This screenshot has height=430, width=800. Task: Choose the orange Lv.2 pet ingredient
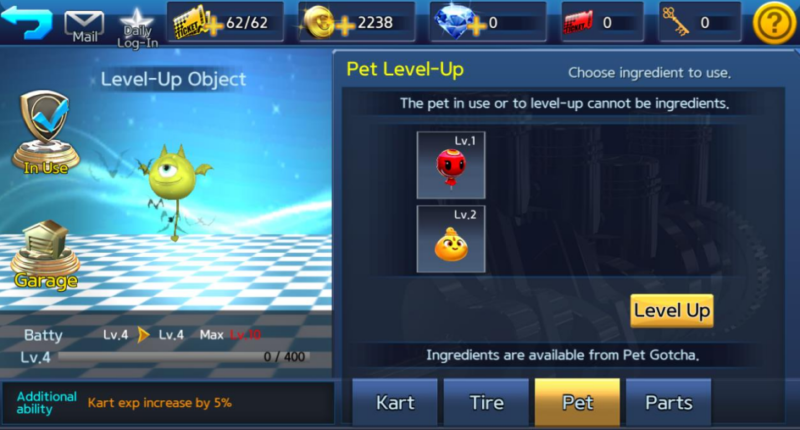coord(451,239)
